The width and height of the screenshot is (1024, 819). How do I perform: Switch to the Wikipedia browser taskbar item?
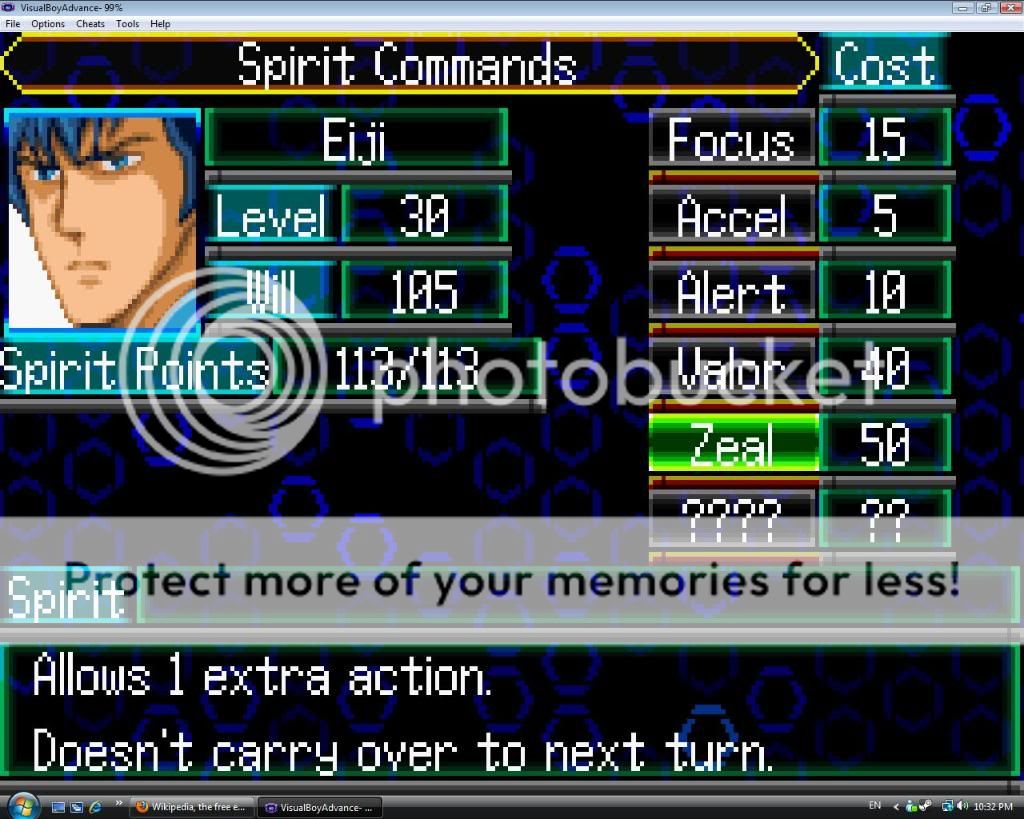click(192, 807)
